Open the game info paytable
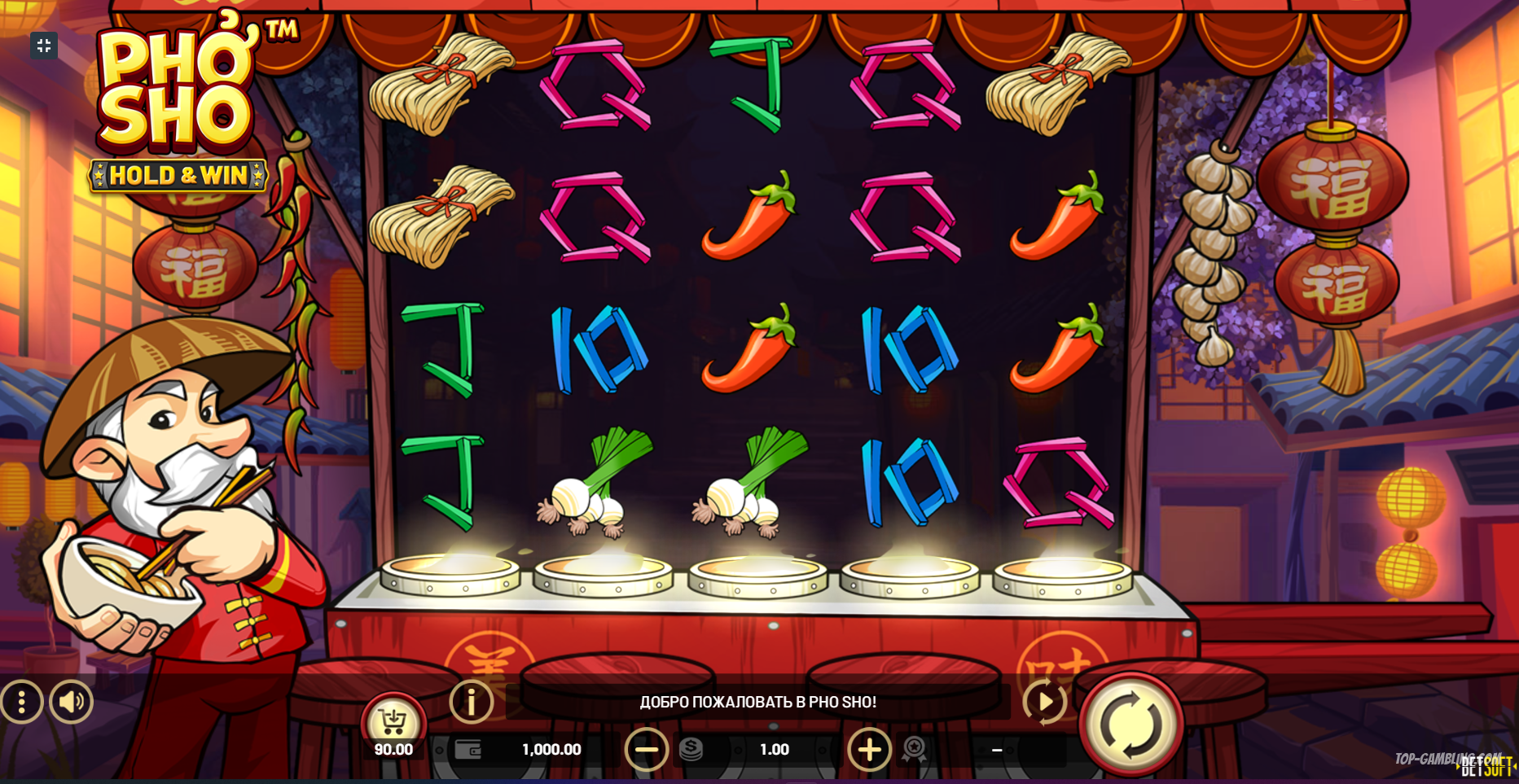Viewport: 1519px width, 784px height. [472, 702]
